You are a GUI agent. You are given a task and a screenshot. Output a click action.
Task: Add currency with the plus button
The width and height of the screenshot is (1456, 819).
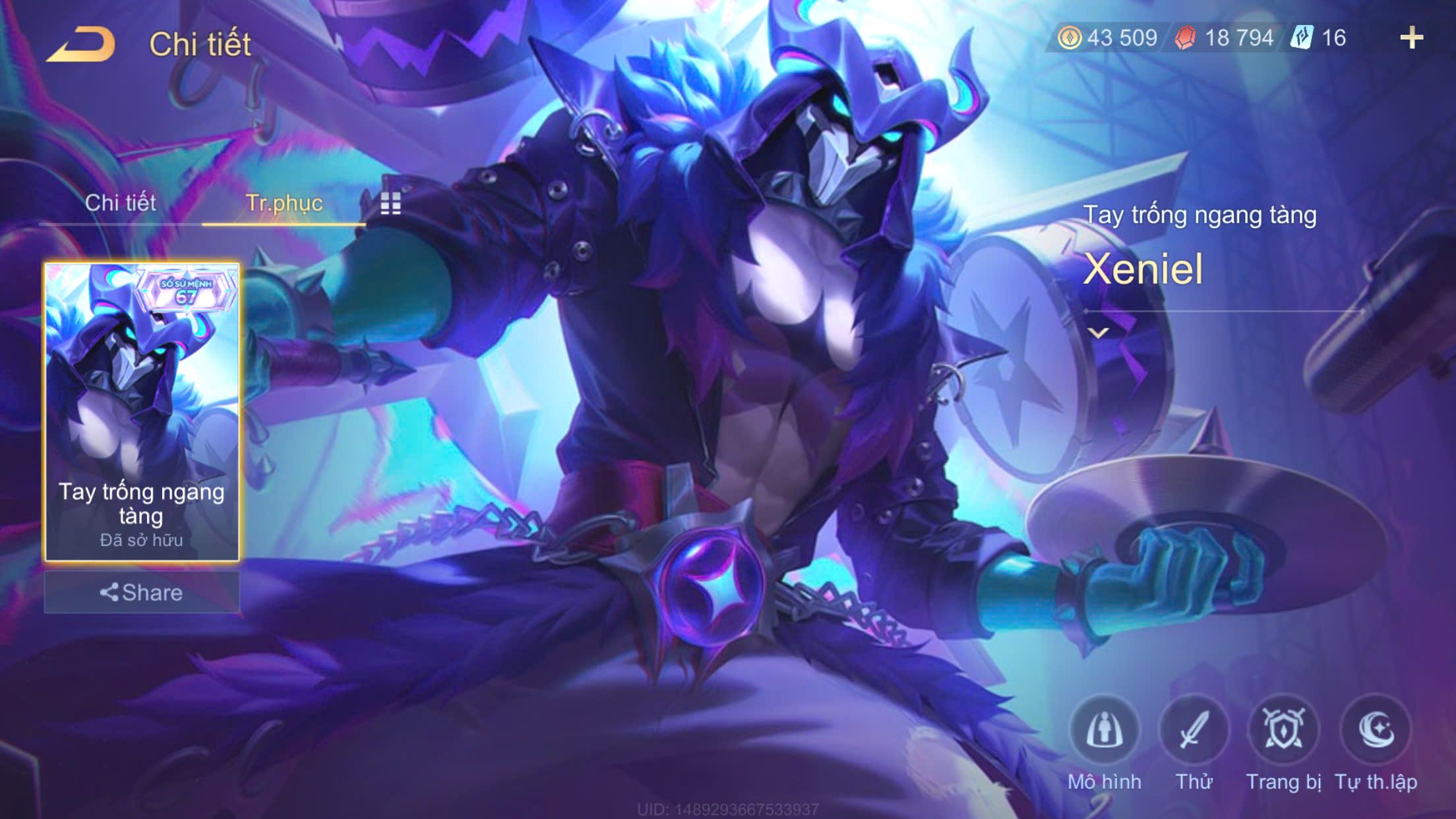click(1411, 38)
